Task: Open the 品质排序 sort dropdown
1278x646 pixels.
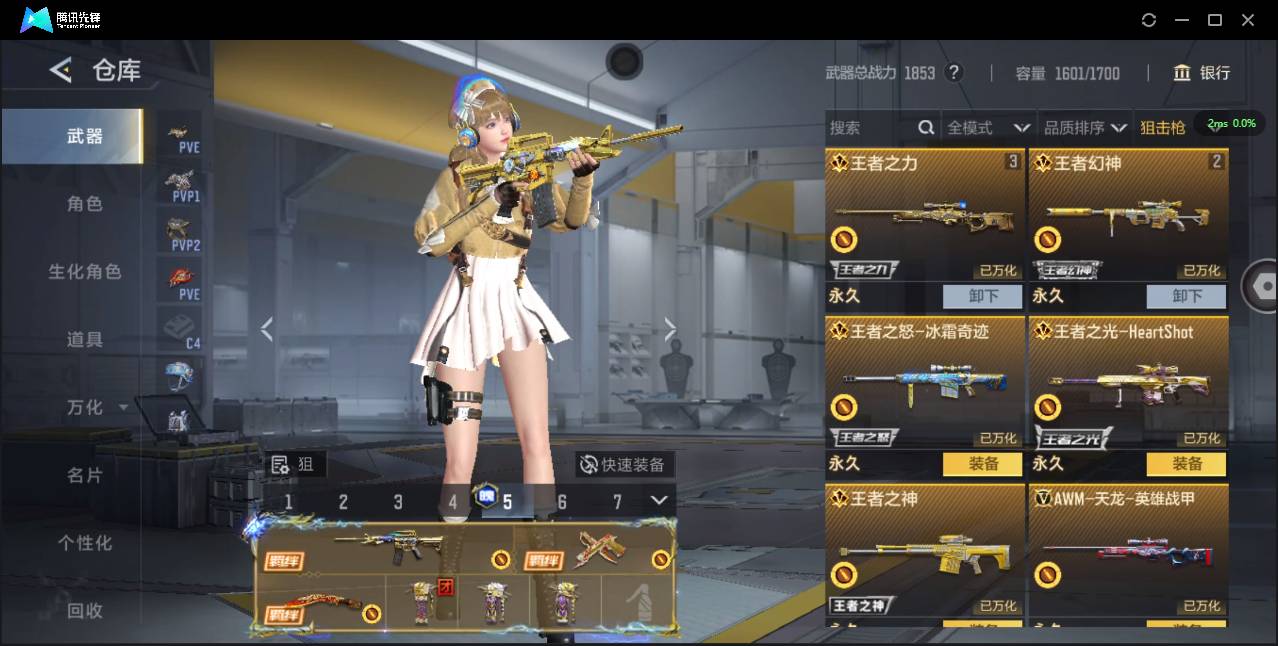Action: 1085,128
